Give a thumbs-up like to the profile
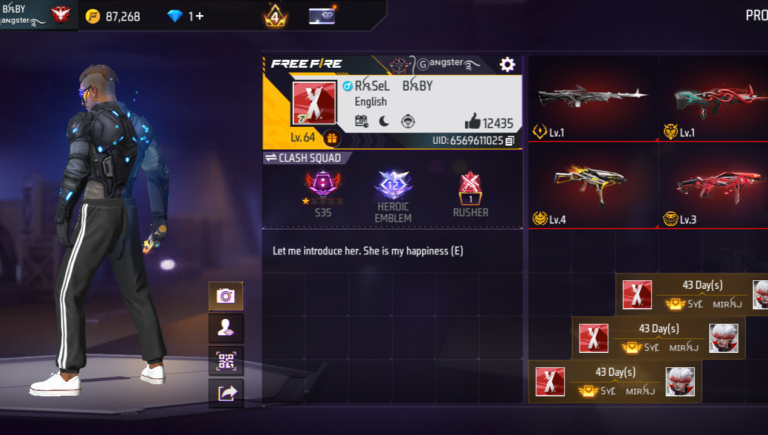768x435 pixels. 473,122
